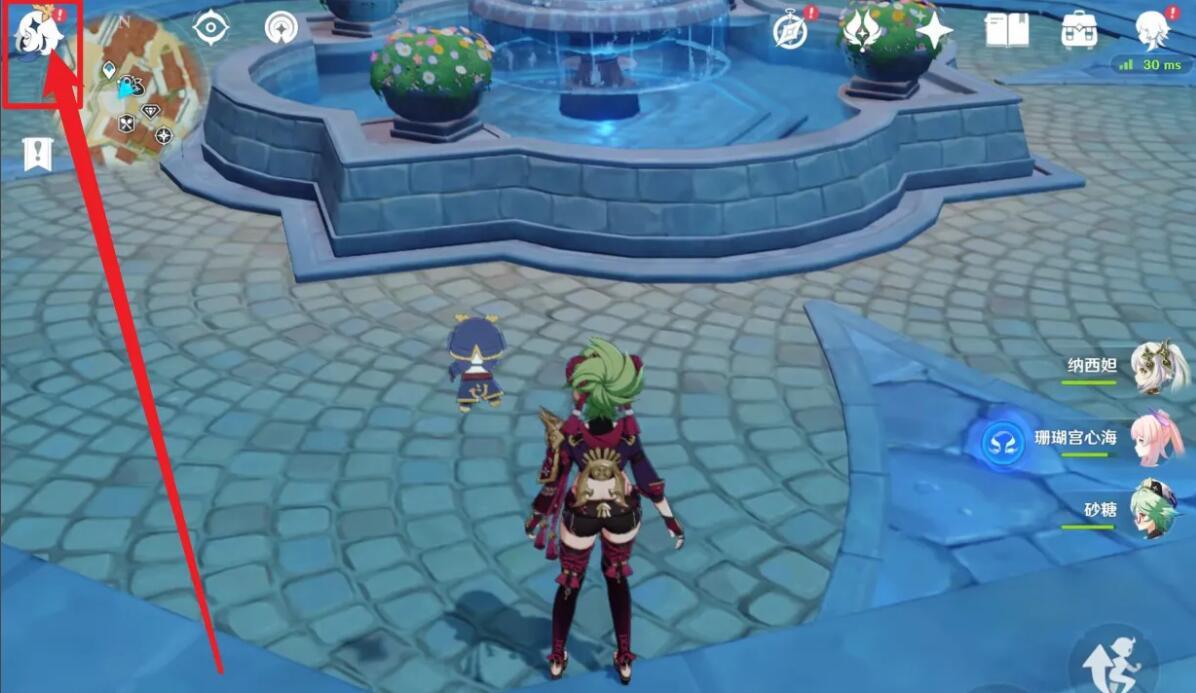Open the backpack inventory
1196x693 pixels.
pyautogui.click(x=1079, y=31)
